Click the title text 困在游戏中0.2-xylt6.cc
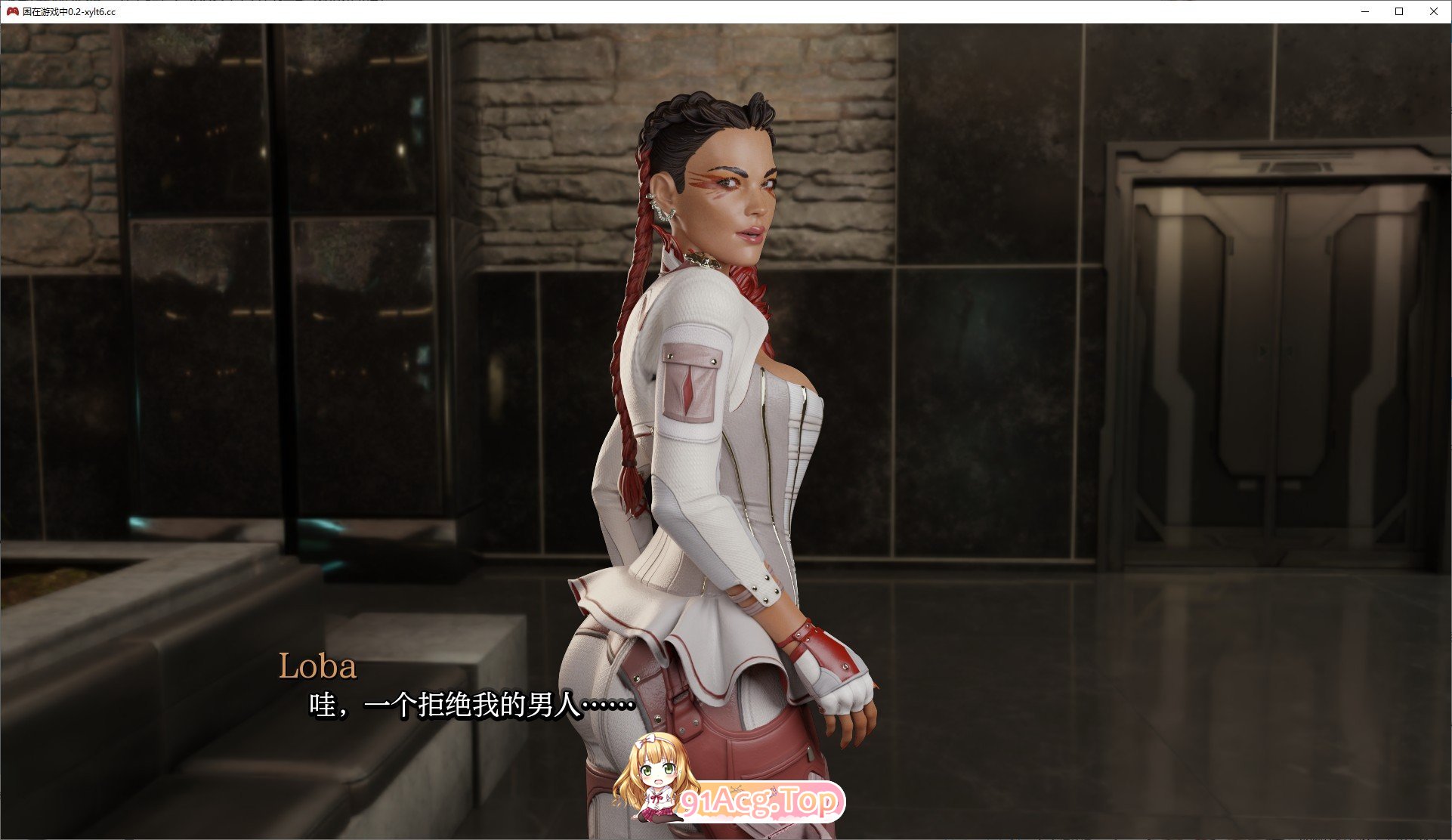Image resolution: width=1452 pixels, height=840 pixels. [x=68, y=11]
